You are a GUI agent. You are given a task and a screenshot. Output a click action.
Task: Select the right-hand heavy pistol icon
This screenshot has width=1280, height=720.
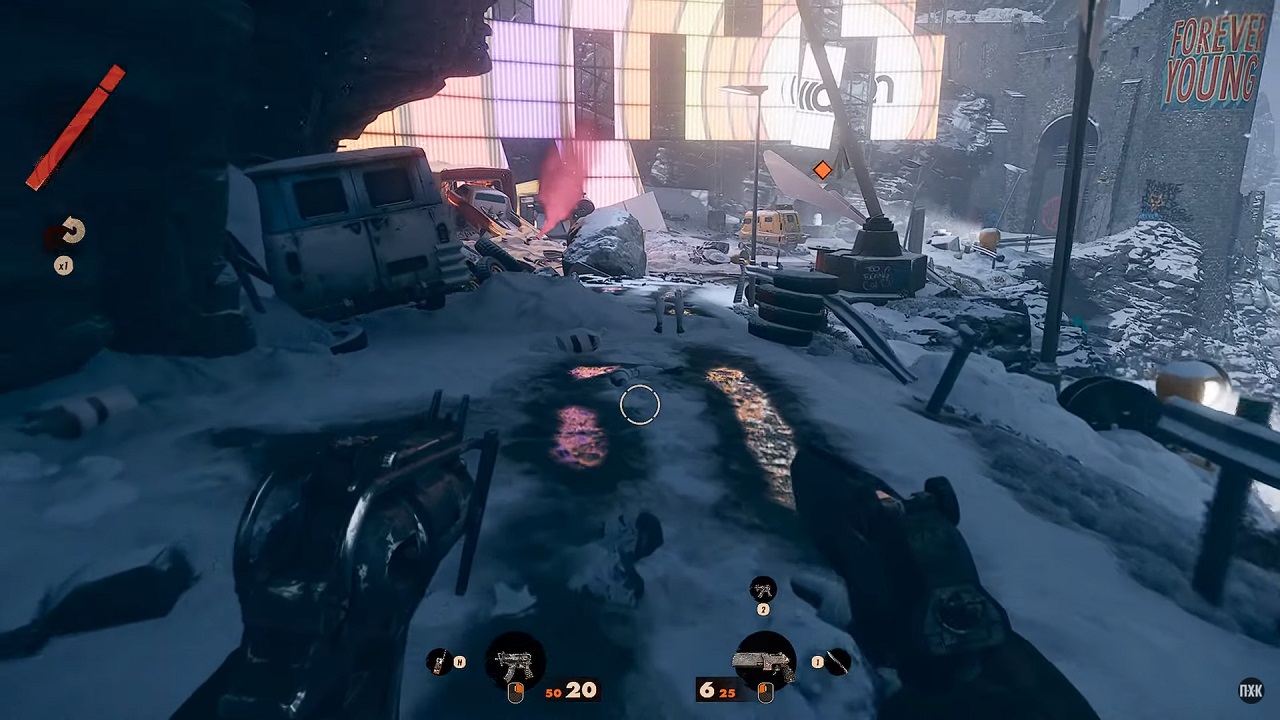point(765,661)
